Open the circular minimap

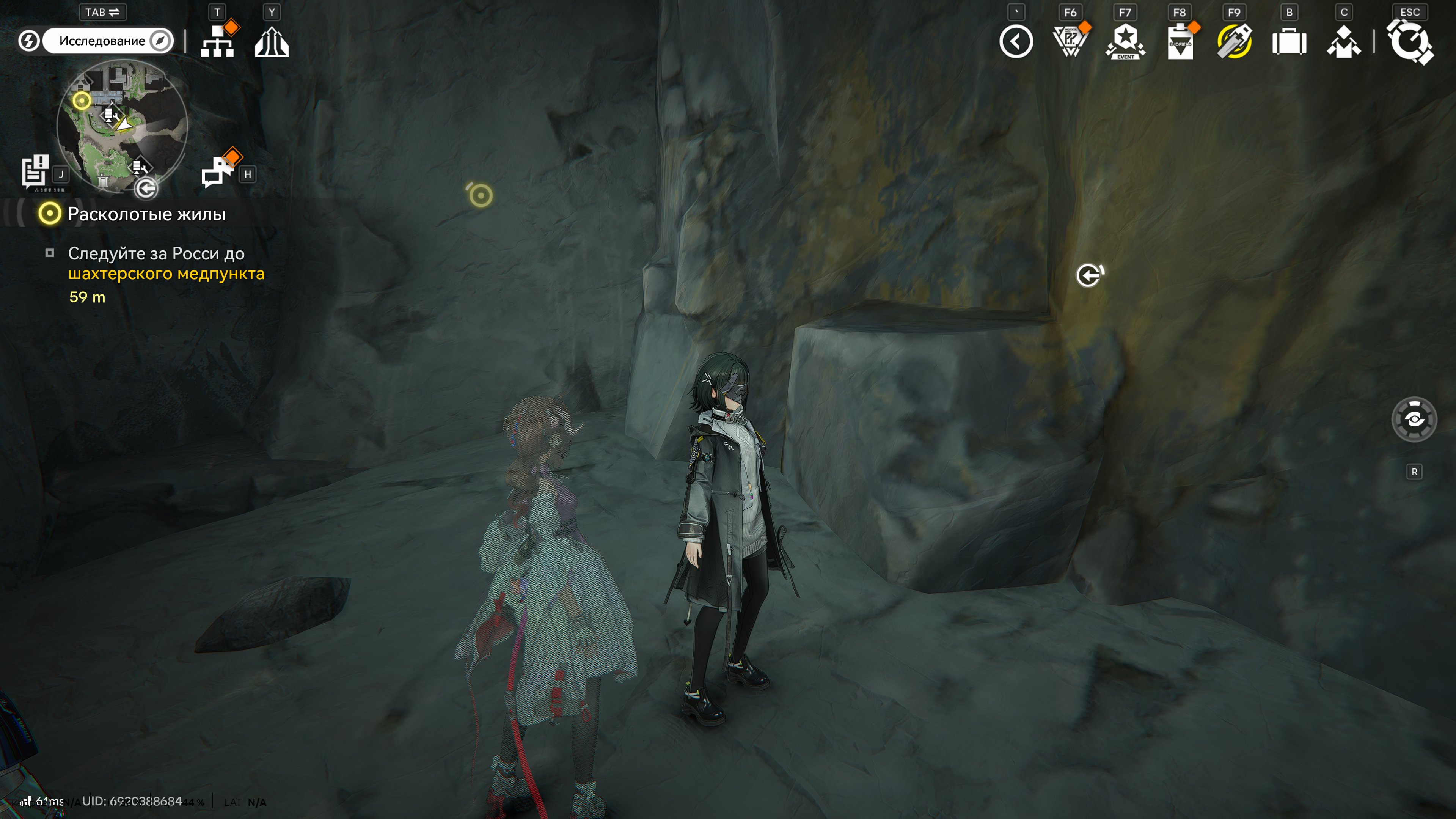(x=122, y=126)
